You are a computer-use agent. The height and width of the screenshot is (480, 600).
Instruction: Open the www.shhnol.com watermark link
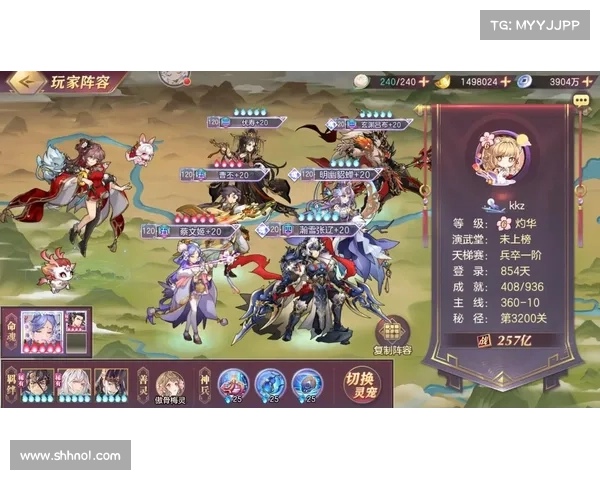click(70, 456)
